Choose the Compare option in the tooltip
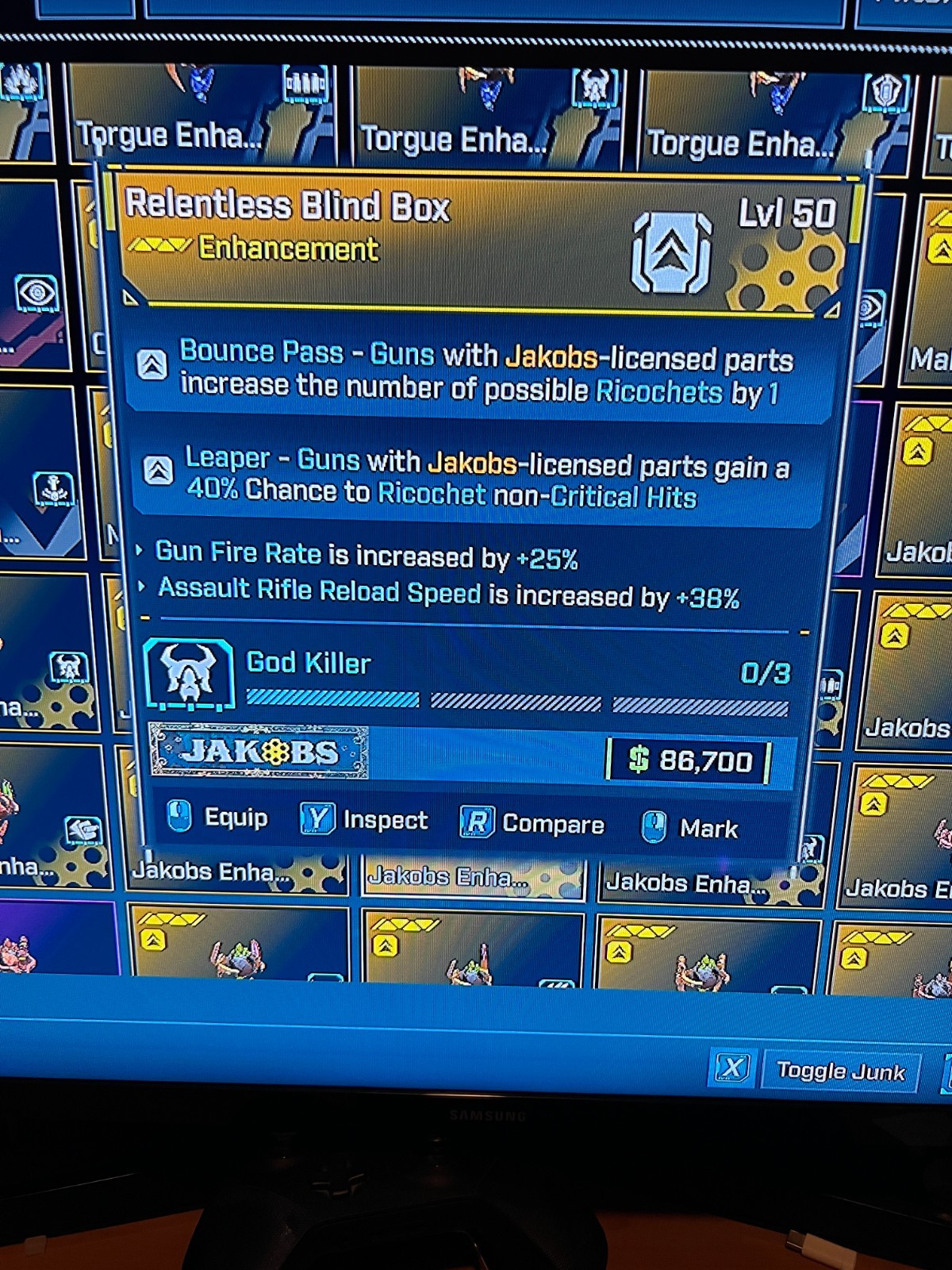This screenshot has width=952, height=1270. click(532, 824)
